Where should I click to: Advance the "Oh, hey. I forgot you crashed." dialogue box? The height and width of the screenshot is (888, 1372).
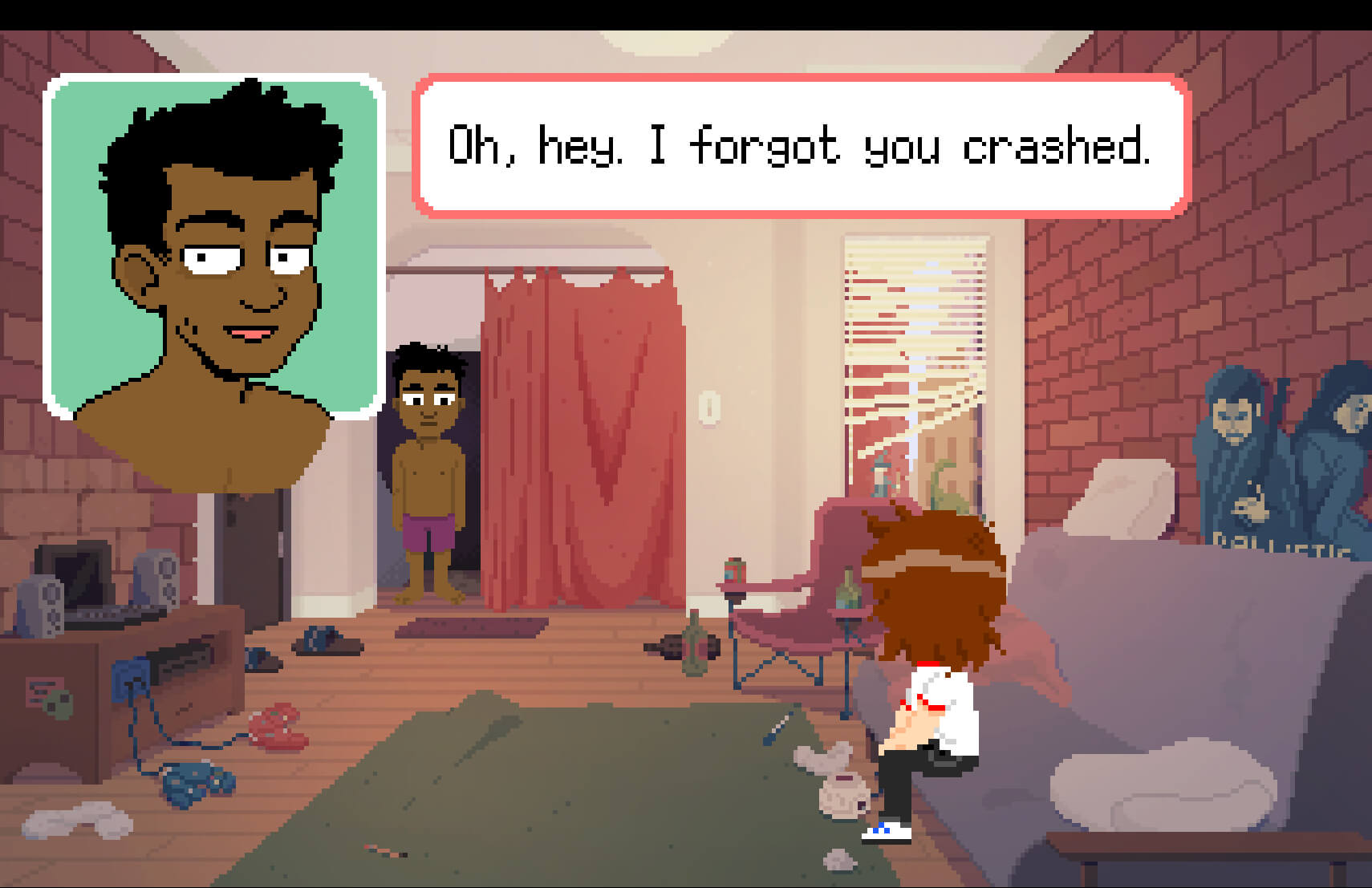[x=800, y=146]
